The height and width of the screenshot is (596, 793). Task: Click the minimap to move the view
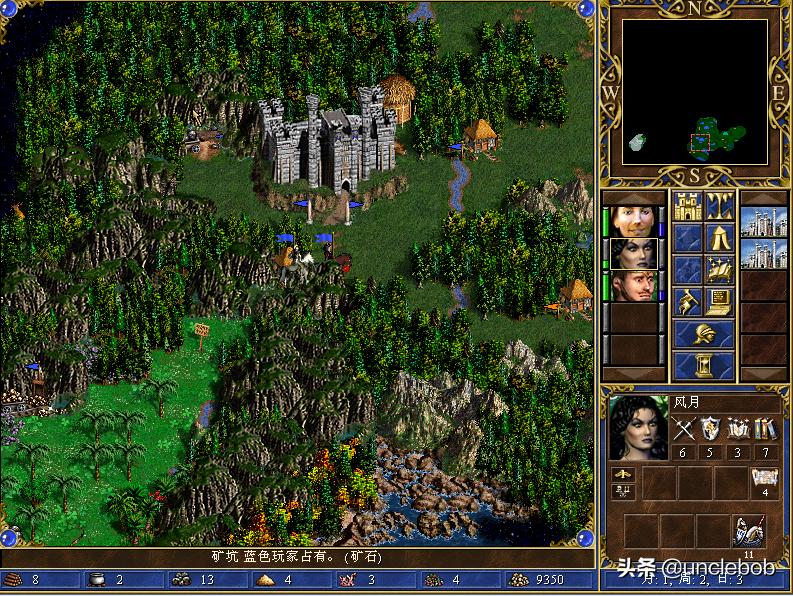[x=696, y=92]
